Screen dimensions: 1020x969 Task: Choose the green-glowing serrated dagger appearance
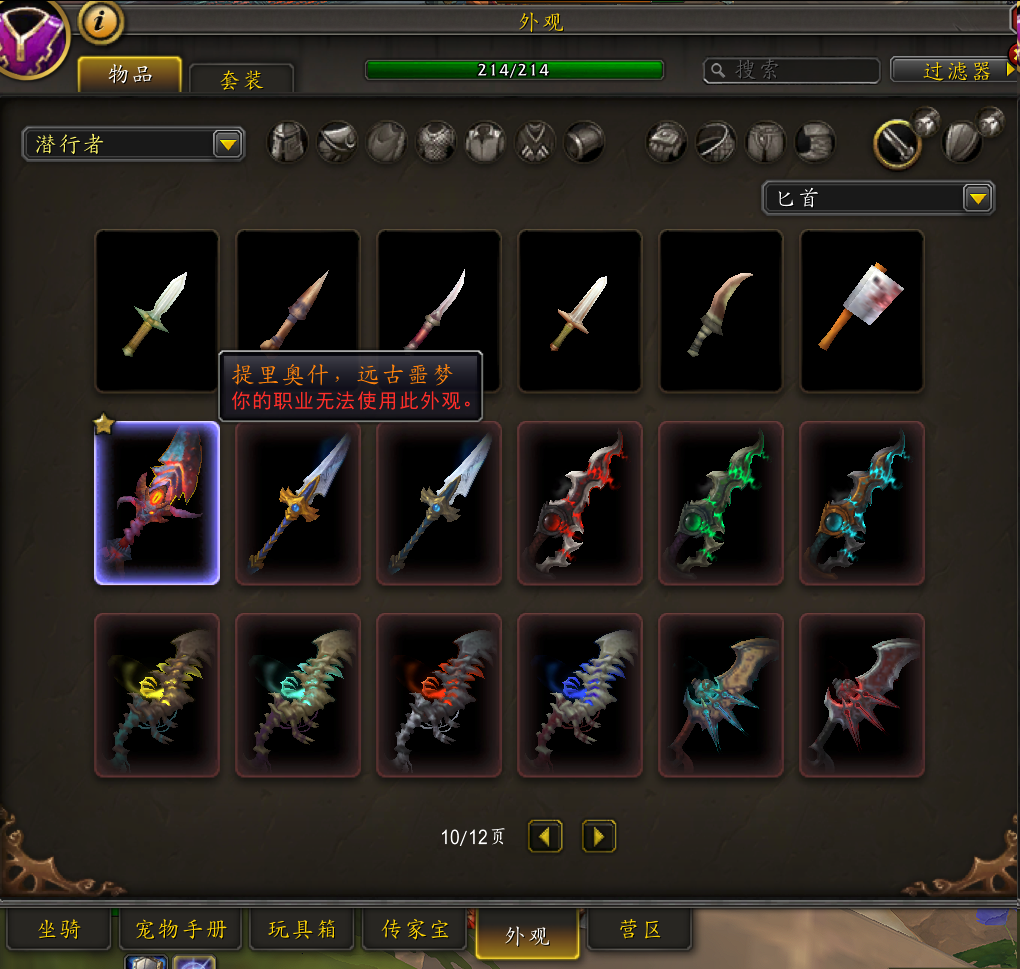pos(720,502)
